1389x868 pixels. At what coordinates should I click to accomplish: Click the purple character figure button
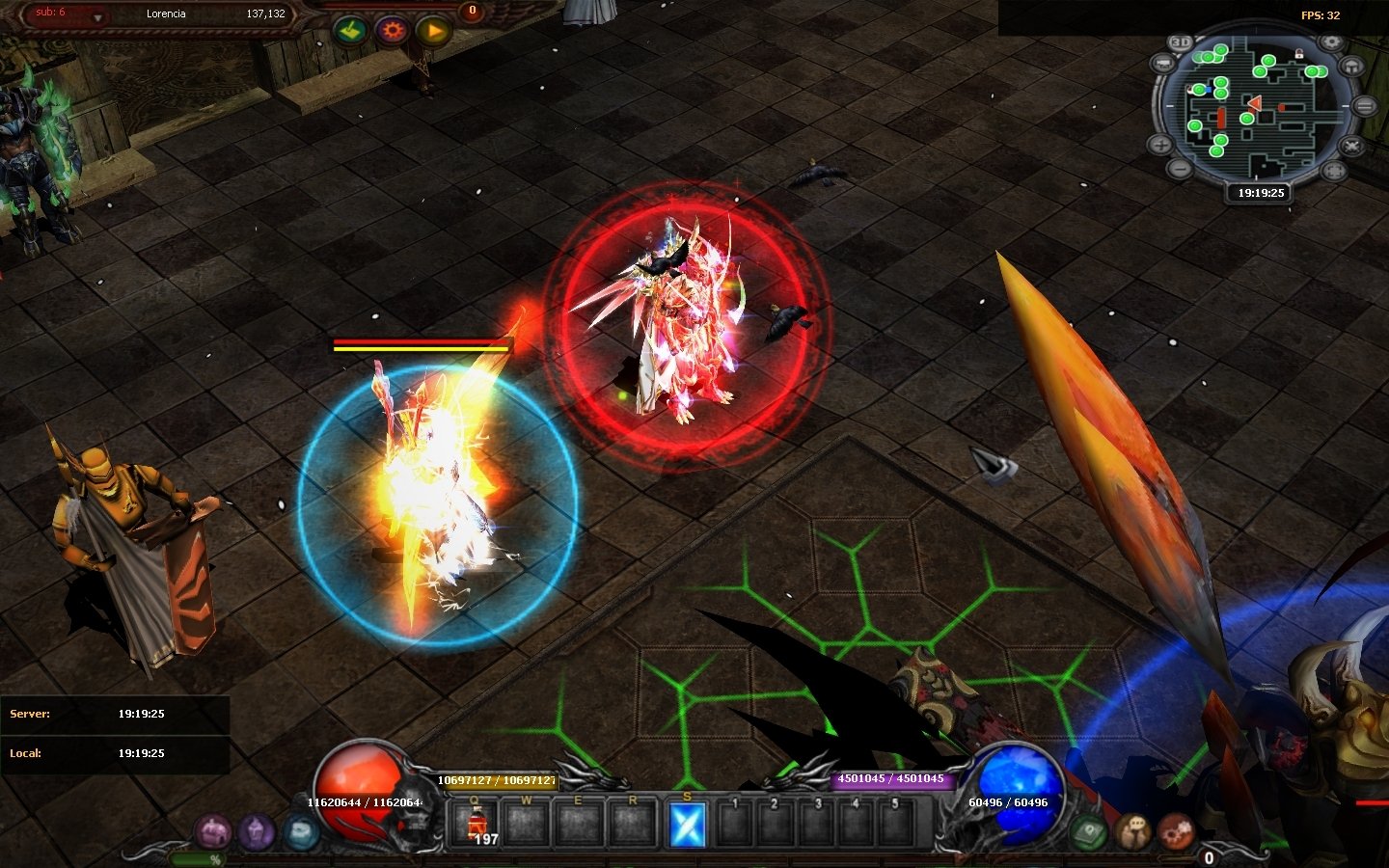[x=257, y=830]
